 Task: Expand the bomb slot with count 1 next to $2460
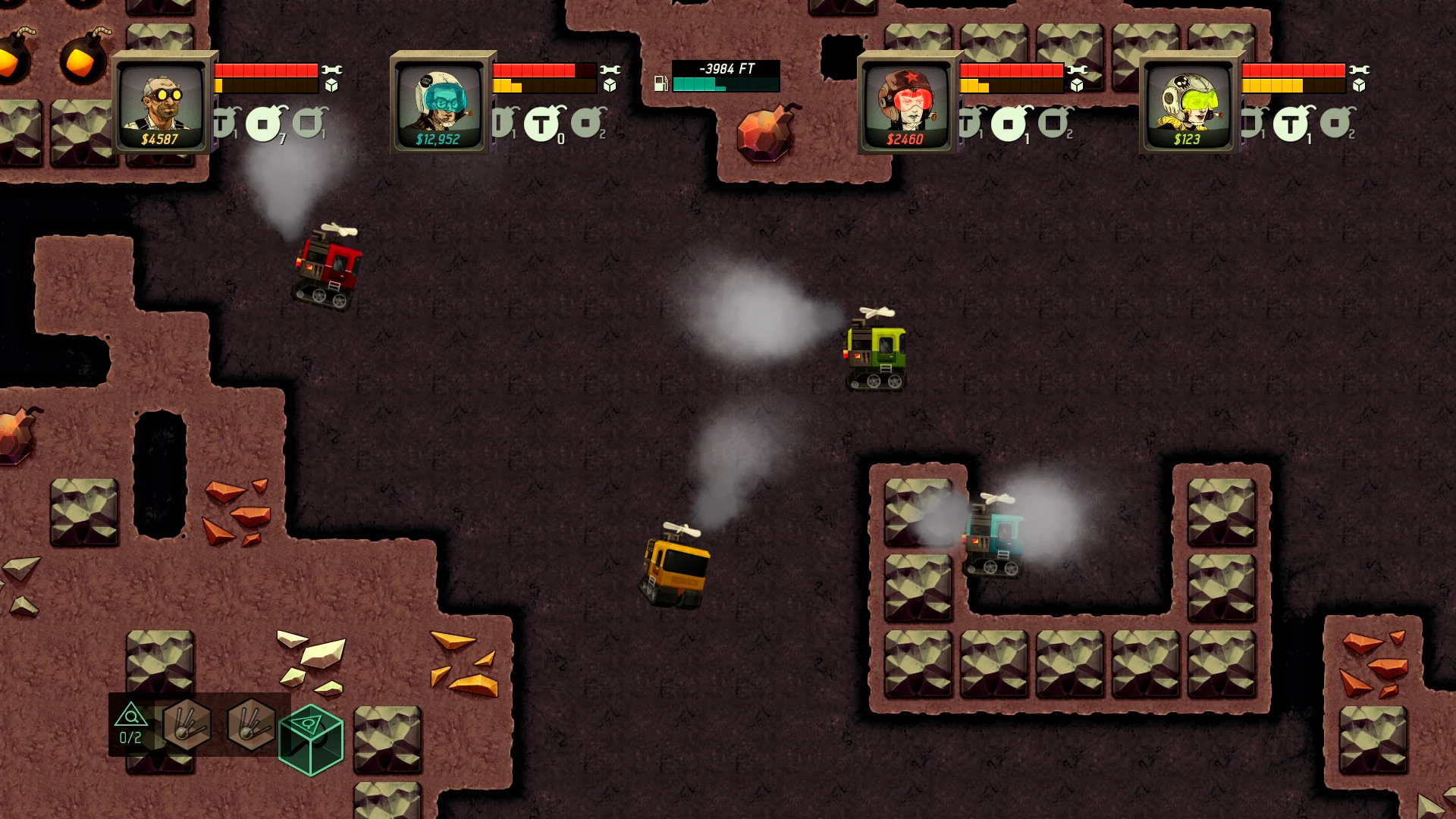pos(1008,123)
